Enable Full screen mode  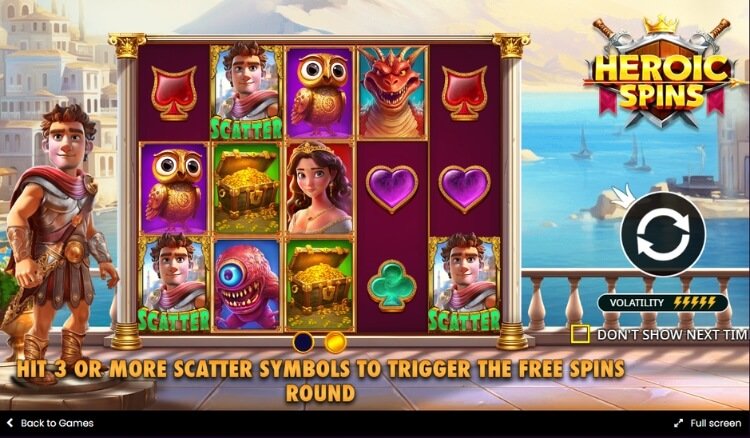tap(707, 423)
